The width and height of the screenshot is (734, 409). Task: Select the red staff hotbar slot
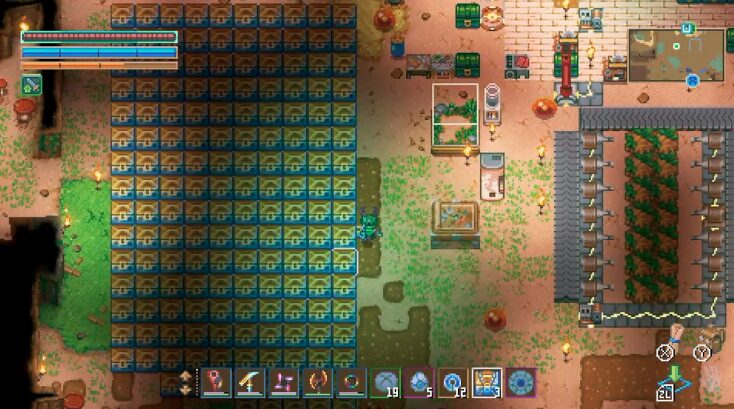[215, 382]
